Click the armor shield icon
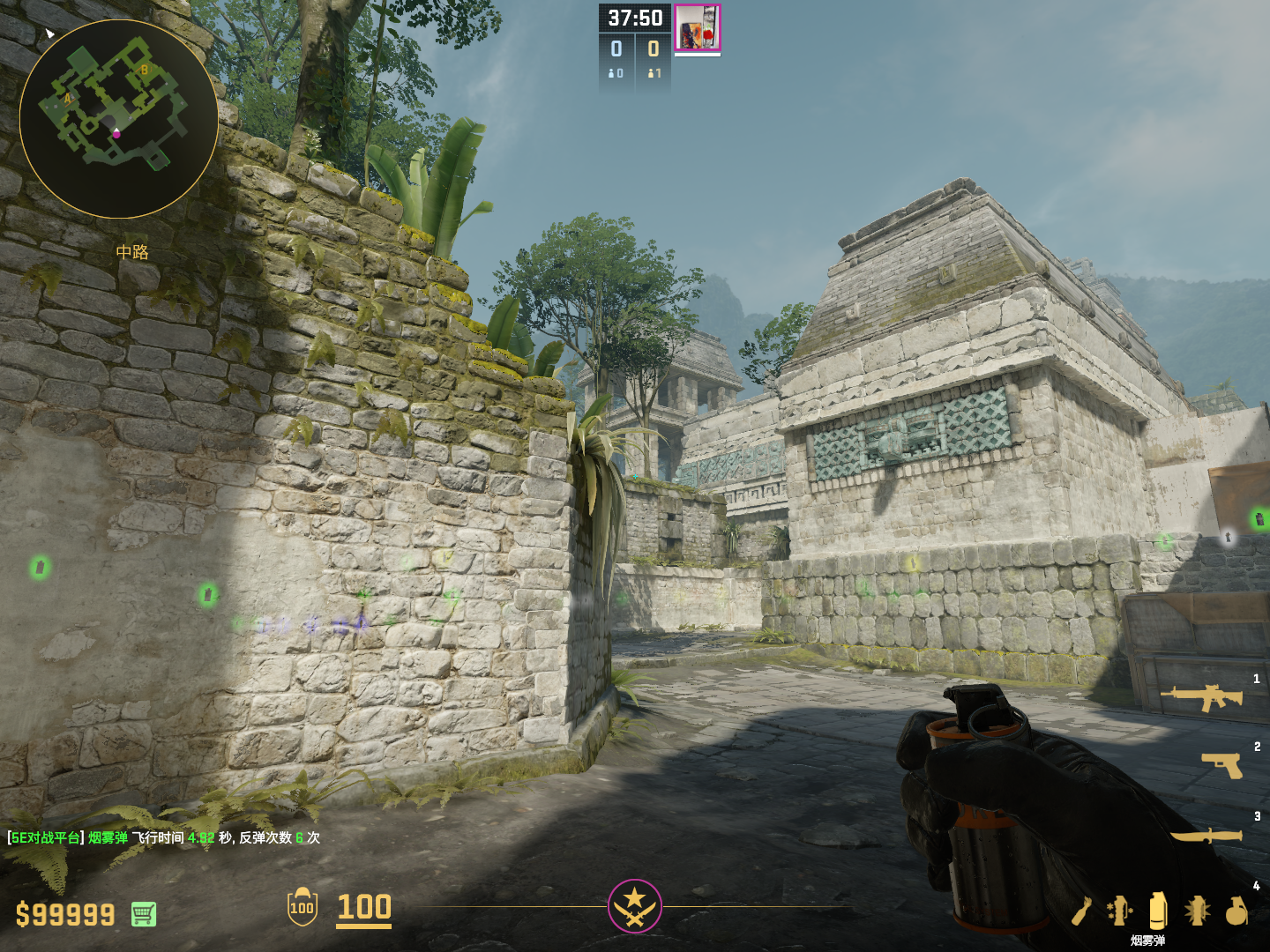 tap(303, 906)
